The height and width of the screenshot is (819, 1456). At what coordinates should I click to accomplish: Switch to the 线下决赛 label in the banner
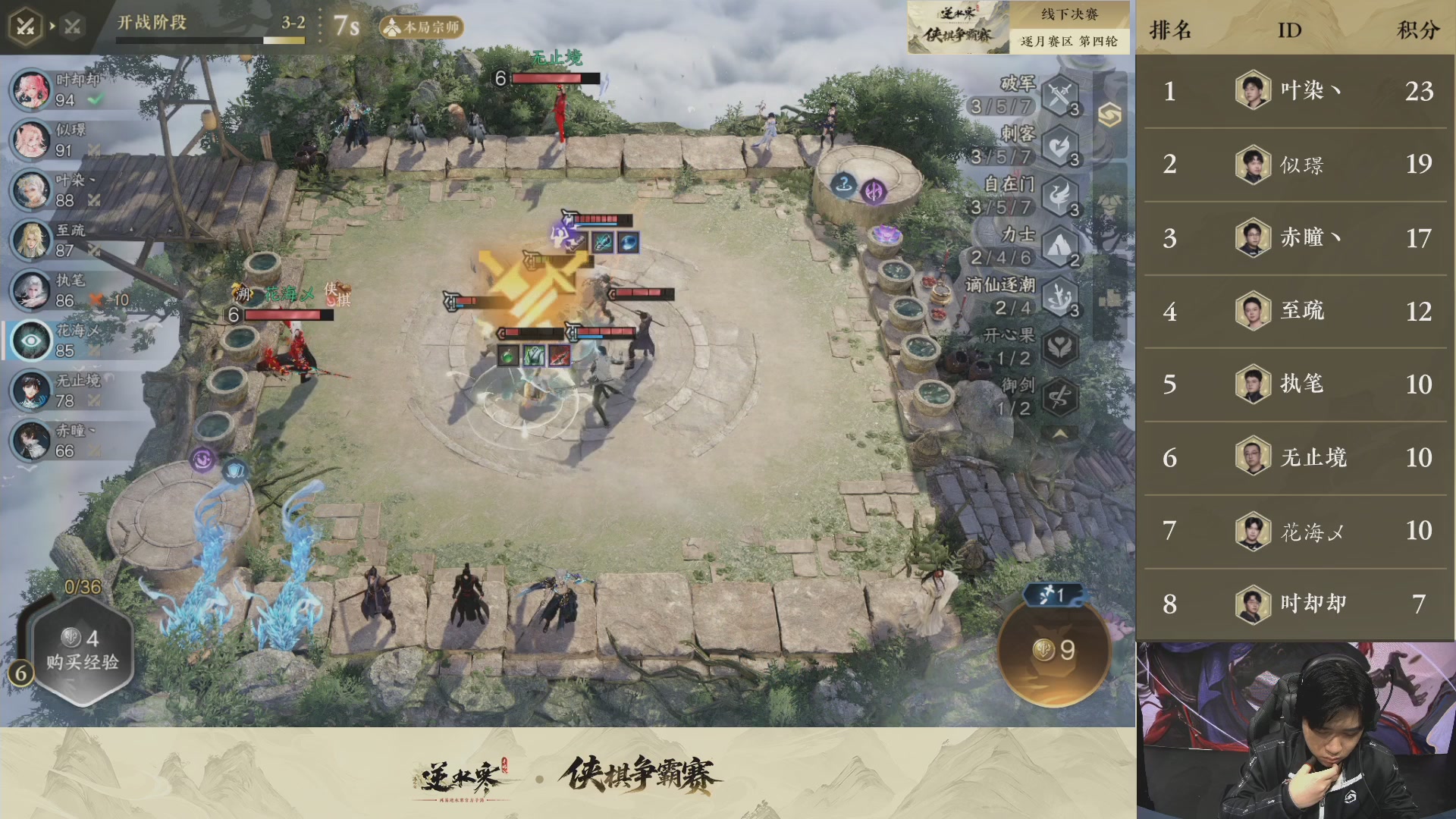point(1071,14)
